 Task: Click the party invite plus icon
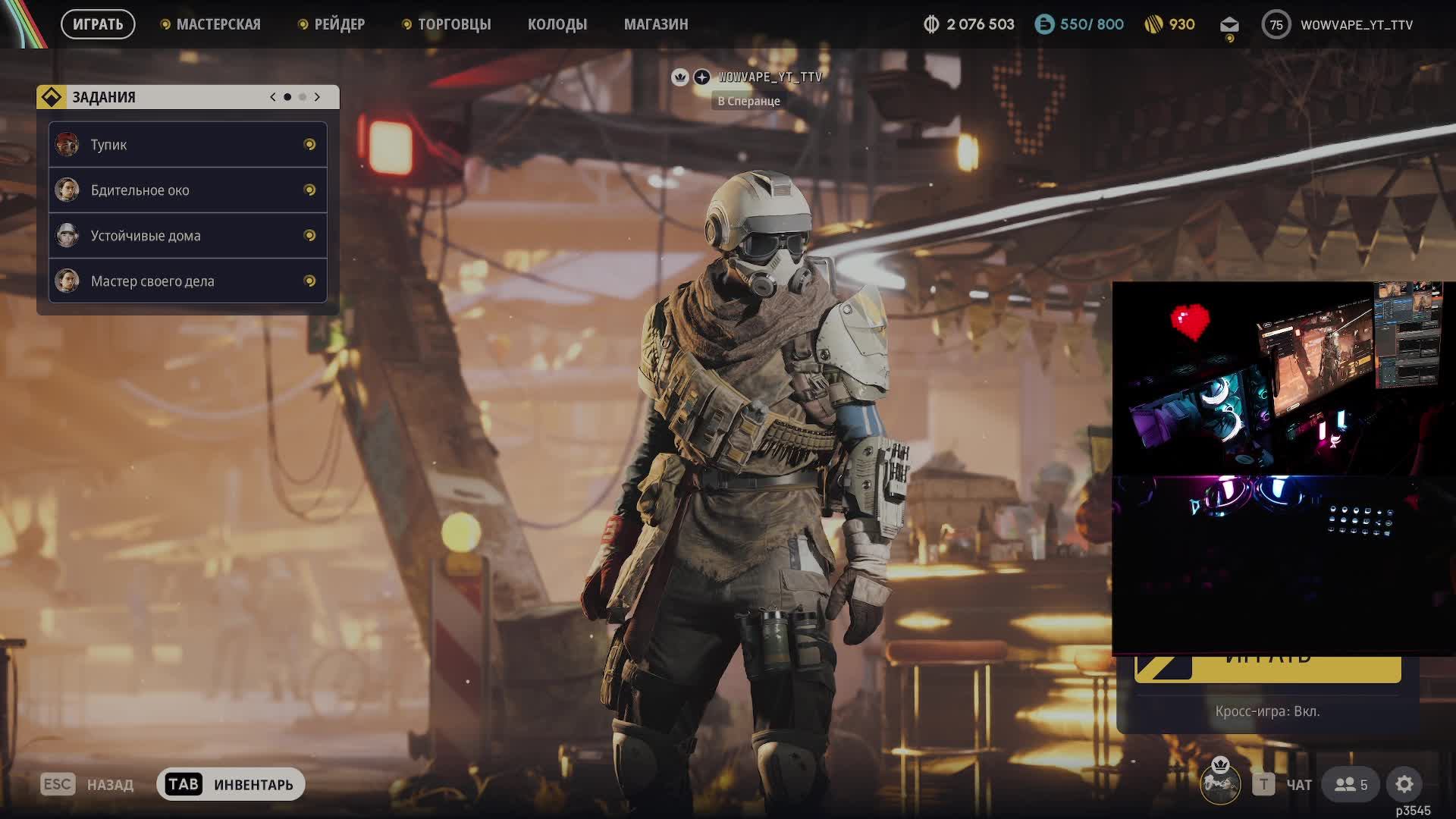pyautogui.click(x=702, y=77)
